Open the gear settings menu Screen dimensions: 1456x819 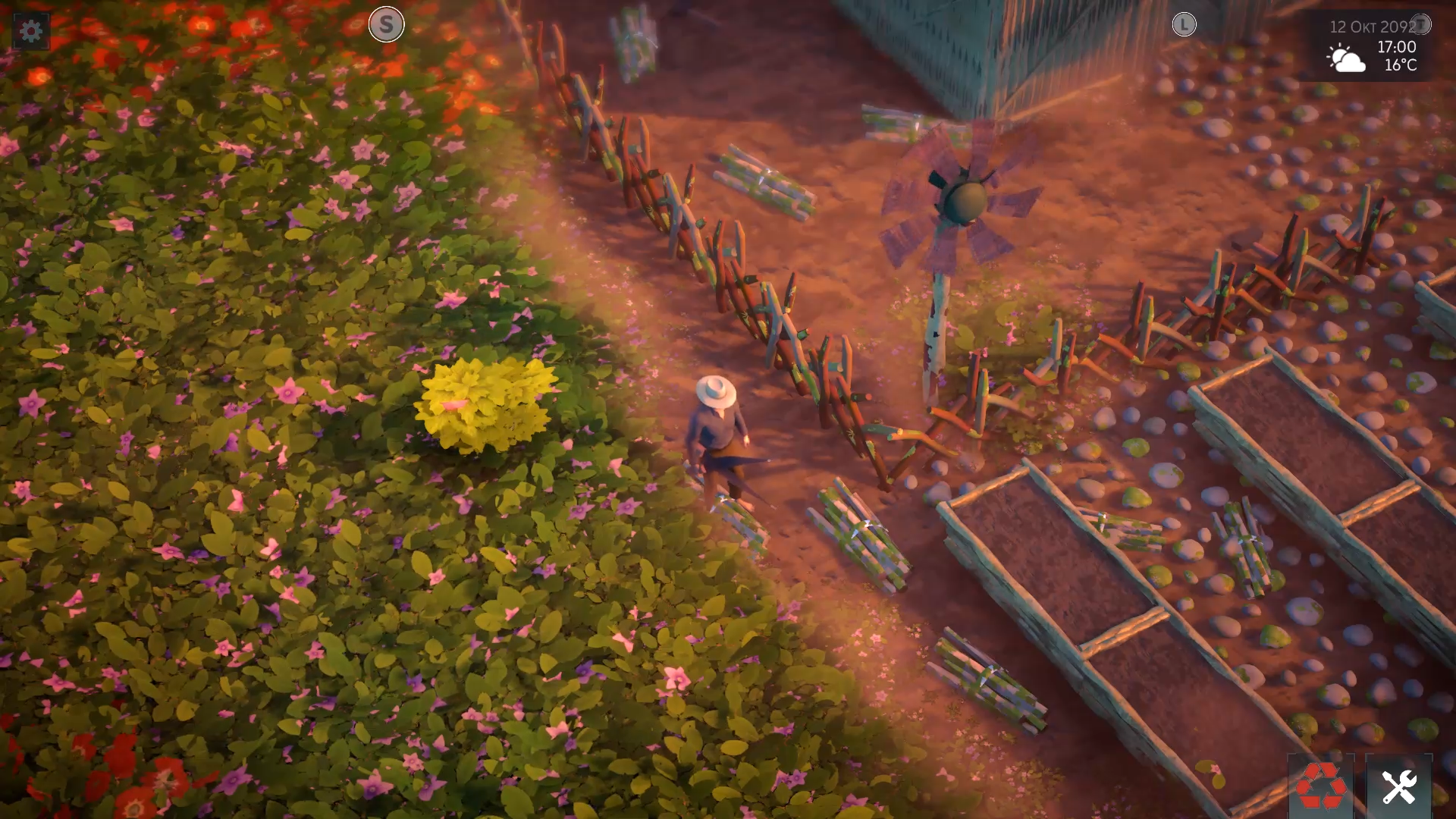click(x=30, y=31)
